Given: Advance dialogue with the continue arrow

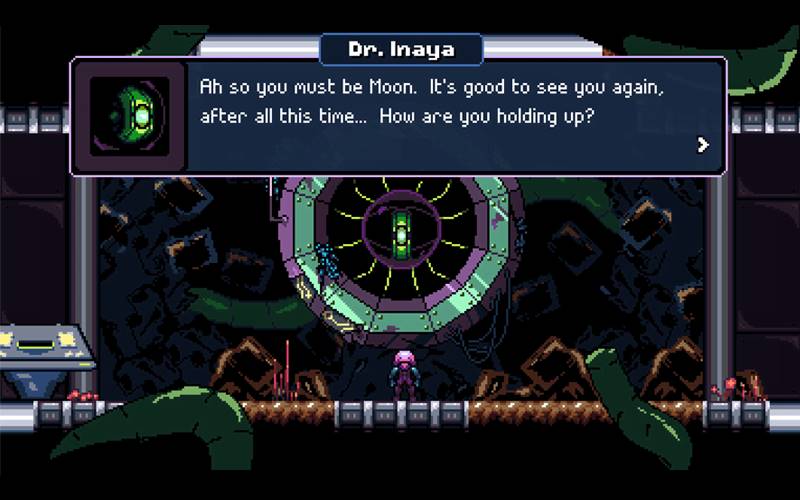Looking at the screenshot, I should click(x=703, y=145).
